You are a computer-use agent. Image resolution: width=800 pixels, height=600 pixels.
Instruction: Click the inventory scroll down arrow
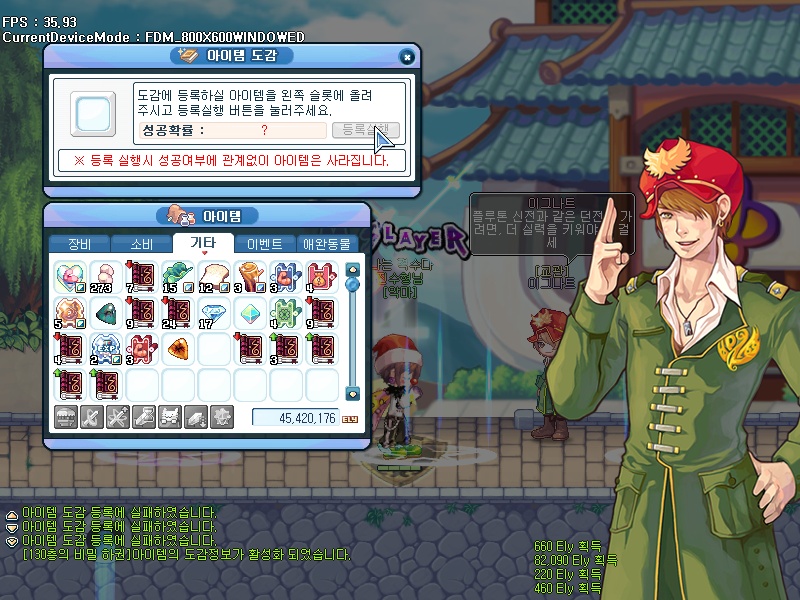(x=352, y=393)
